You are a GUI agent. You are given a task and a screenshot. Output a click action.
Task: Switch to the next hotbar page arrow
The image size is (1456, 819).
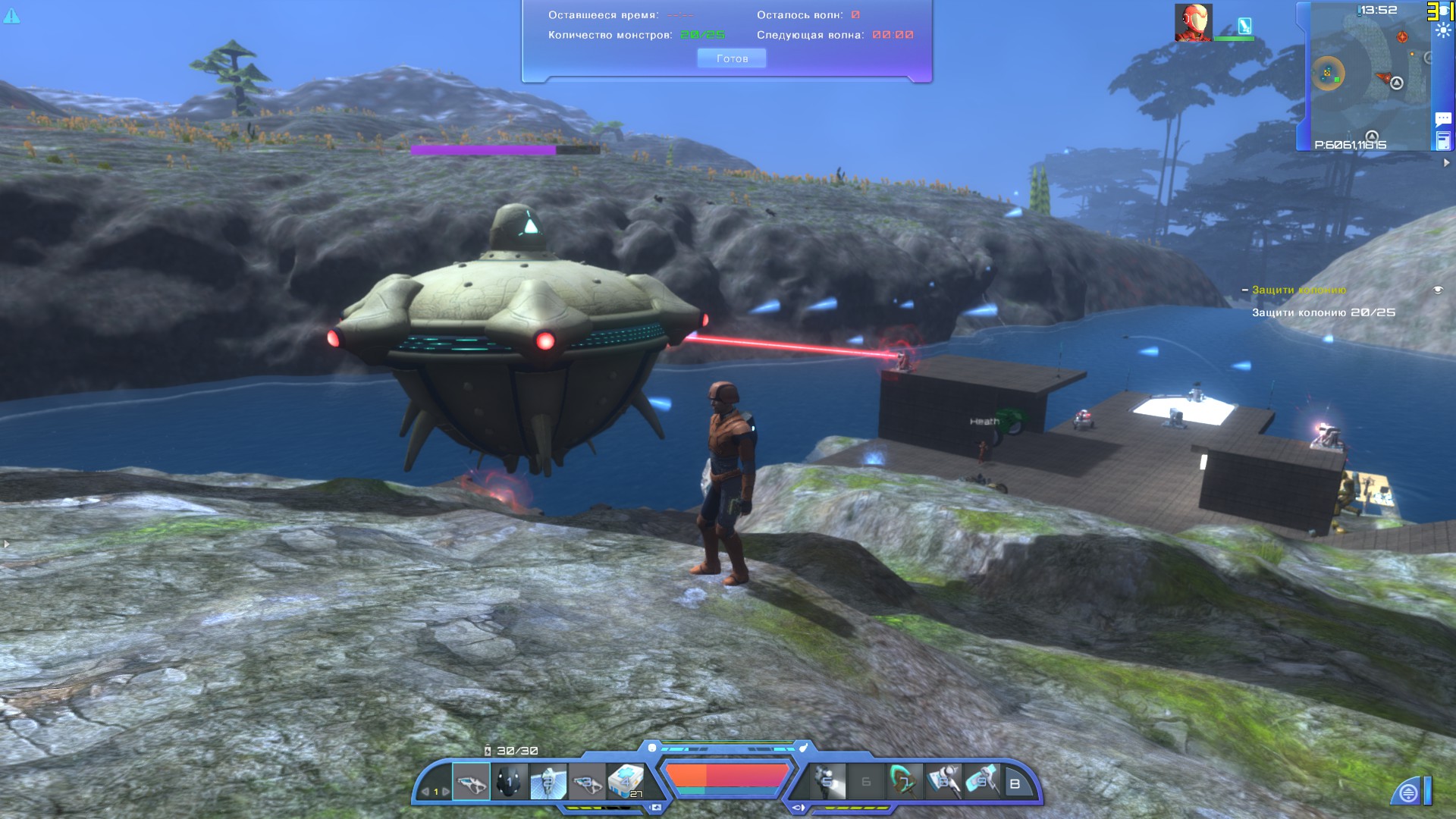coord(446,792)
